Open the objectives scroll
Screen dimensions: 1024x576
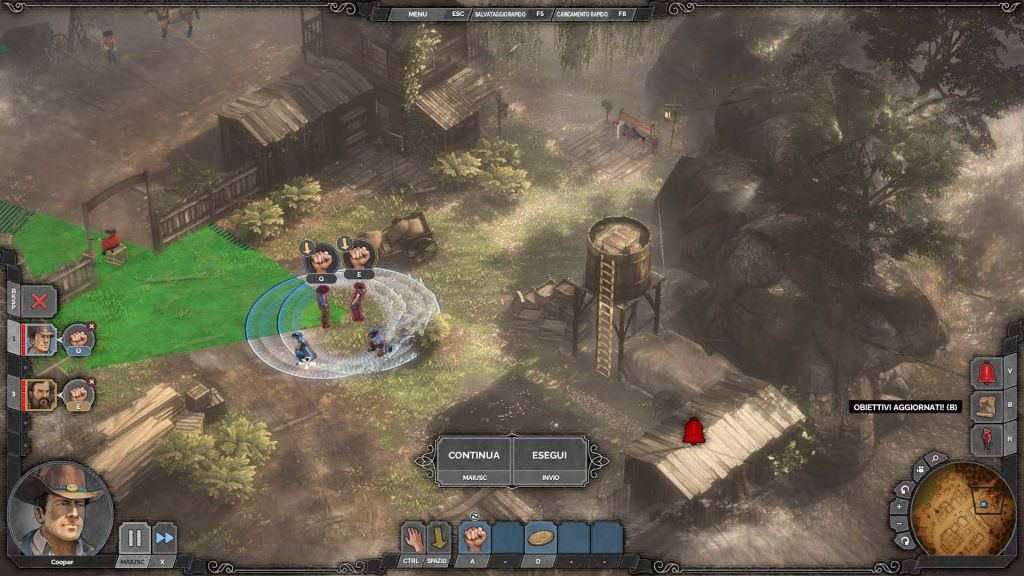[x=987, y=406]
